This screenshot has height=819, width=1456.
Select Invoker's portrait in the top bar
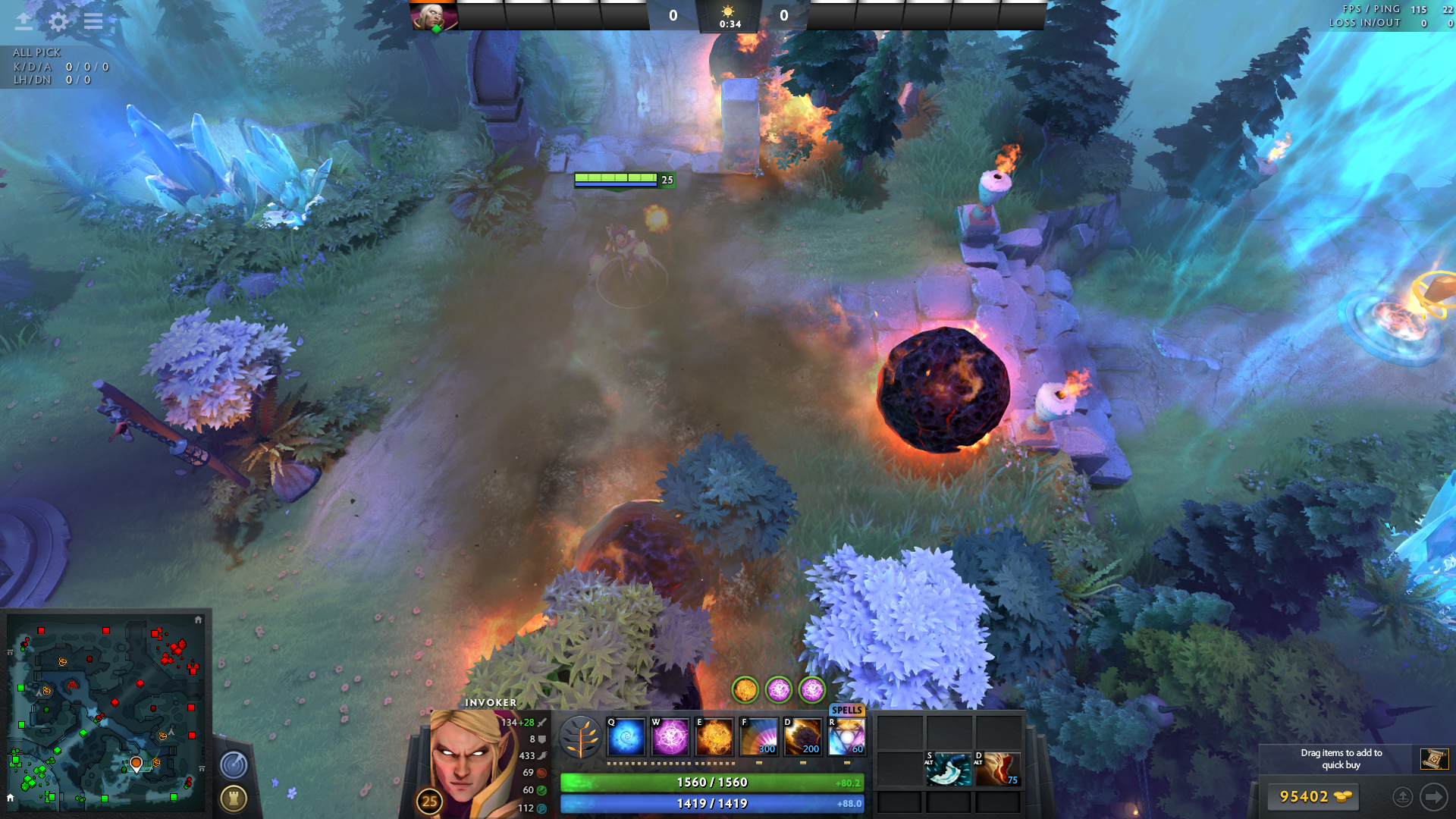pyautogui.click(x=434, y=16)
